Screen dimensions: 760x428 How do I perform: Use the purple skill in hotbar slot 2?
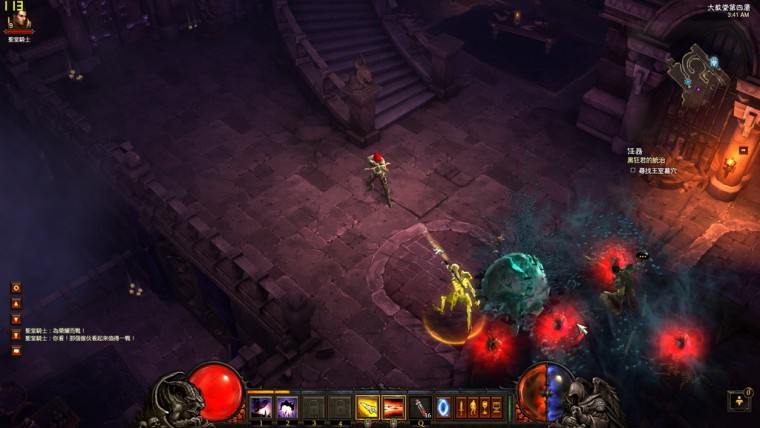coord(287,407)
